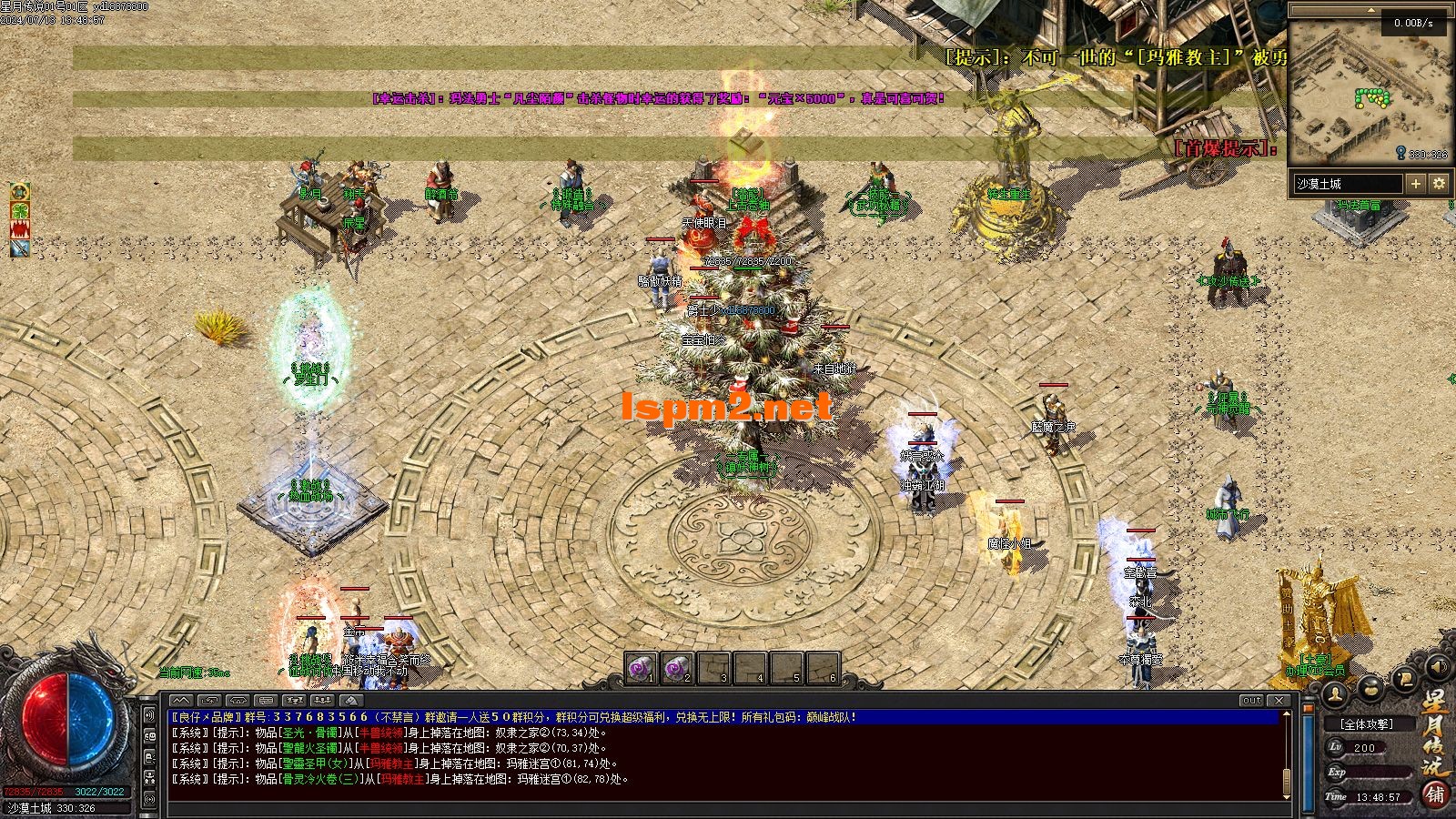Click the plus button beside the map name
The image size is (1456, 819).
(1416, 184)
